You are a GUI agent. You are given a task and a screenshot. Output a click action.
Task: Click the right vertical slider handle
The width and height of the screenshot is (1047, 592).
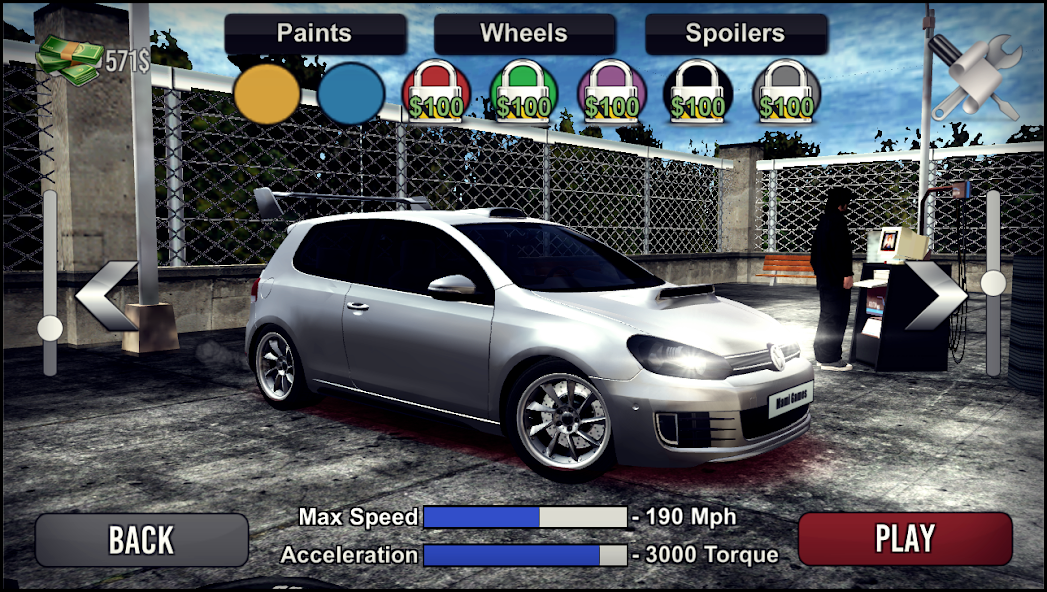point(993,284)
